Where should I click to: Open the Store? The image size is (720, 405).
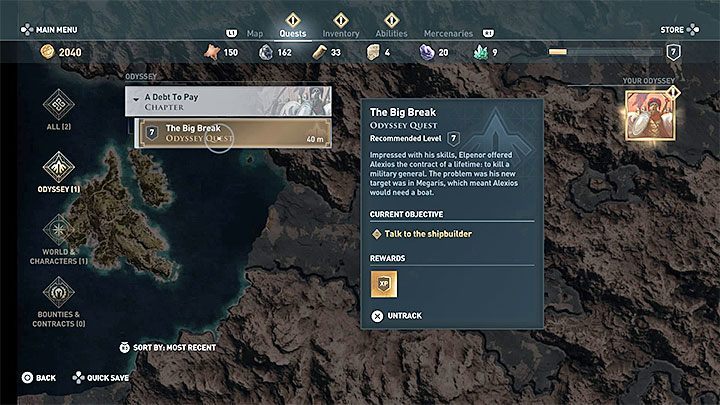click(673, 30)
